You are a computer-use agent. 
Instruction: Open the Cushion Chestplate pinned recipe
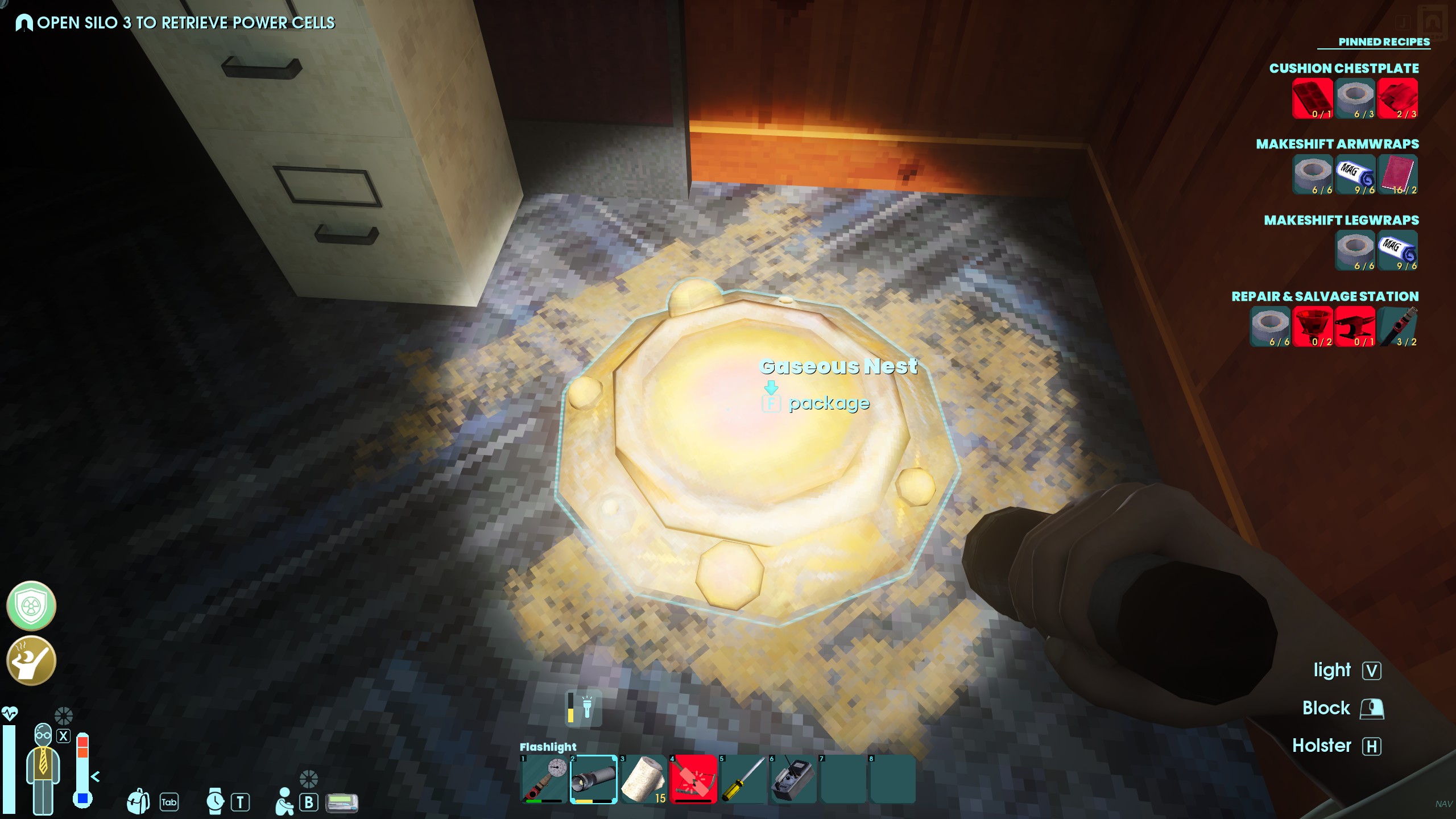click(1343, 68)
